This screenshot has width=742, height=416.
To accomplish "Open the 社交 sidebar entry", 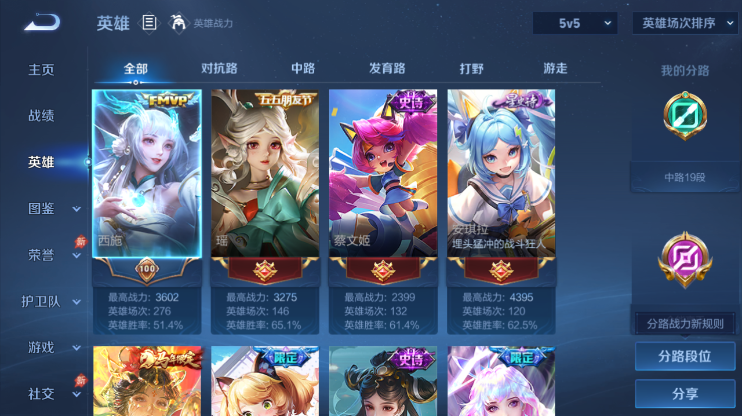I will pos(41,393).
